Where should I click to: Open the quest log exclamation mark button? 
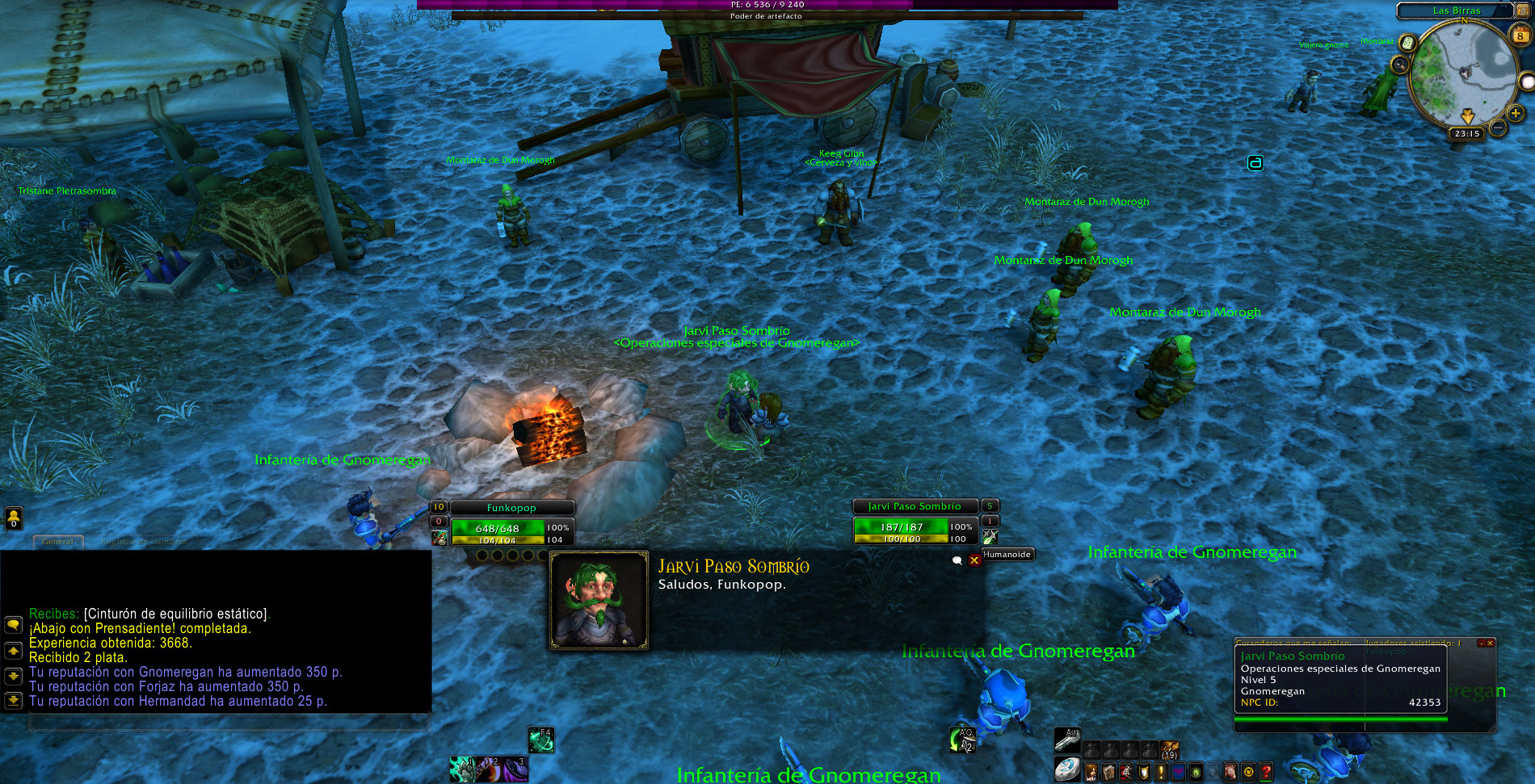tap(1161, 772)
